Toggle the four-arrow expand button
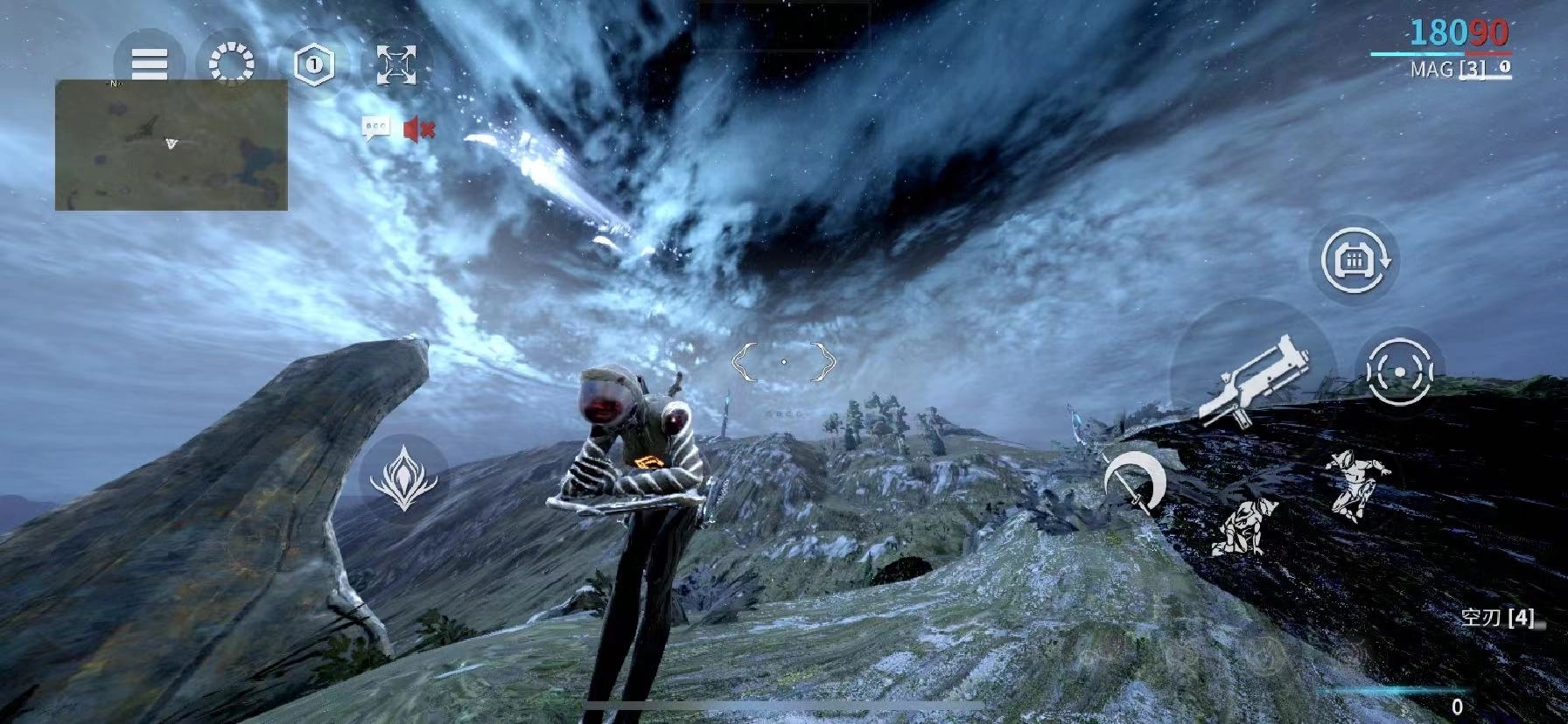Image resolution: width=1568 pixels, height=724 pixels. point(396,64)
